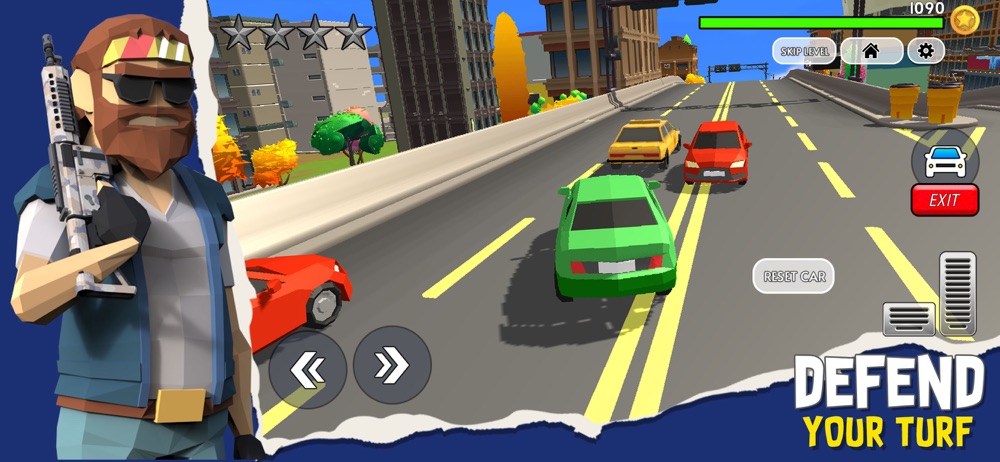Open the gear settings button
The height and width of the screenshot is (462, 1000).
[x=925, y=51]
